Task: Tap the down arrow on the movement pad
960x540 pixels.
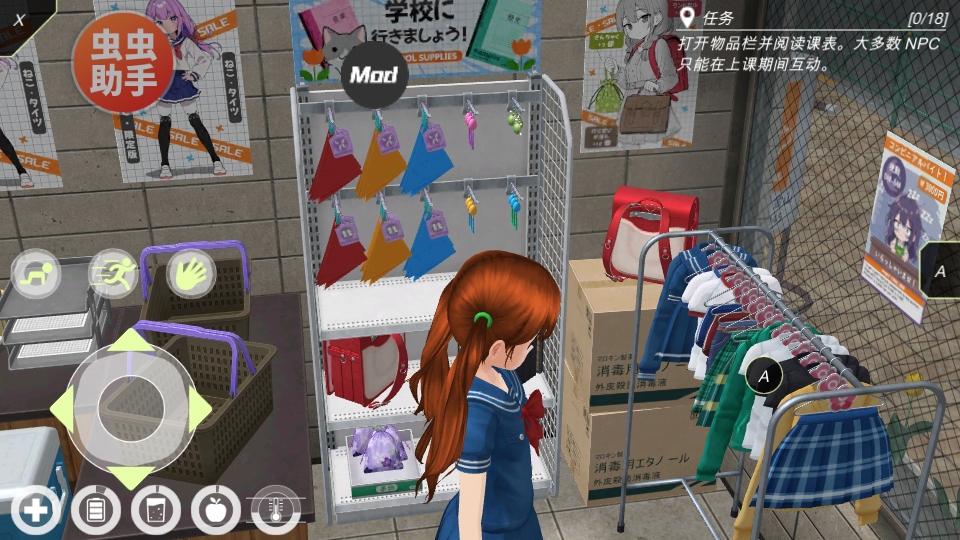Action: (x=130, y=474)
